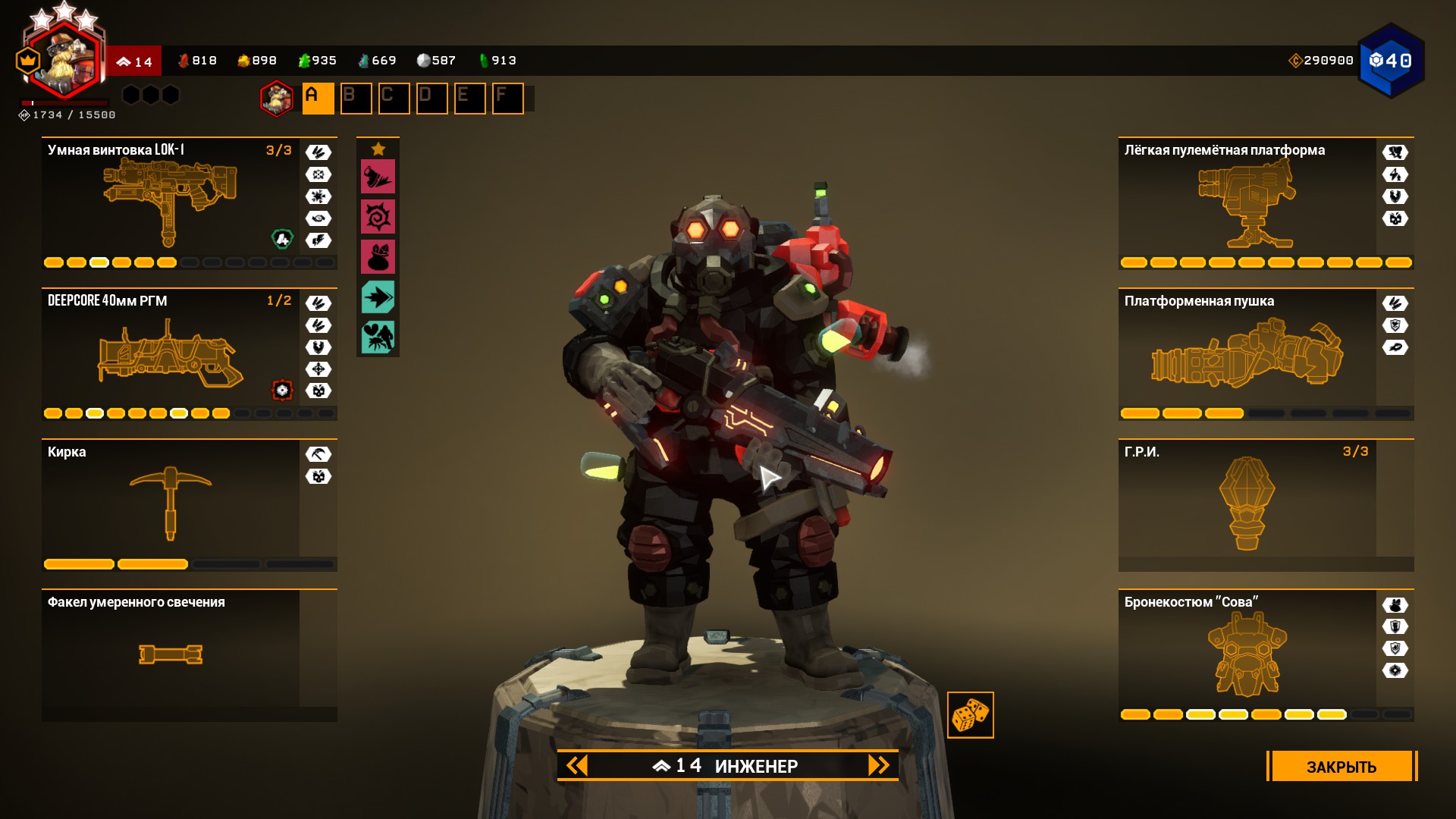Choose loadout tab C
The image size is (1456, 819).
(394, 99)
